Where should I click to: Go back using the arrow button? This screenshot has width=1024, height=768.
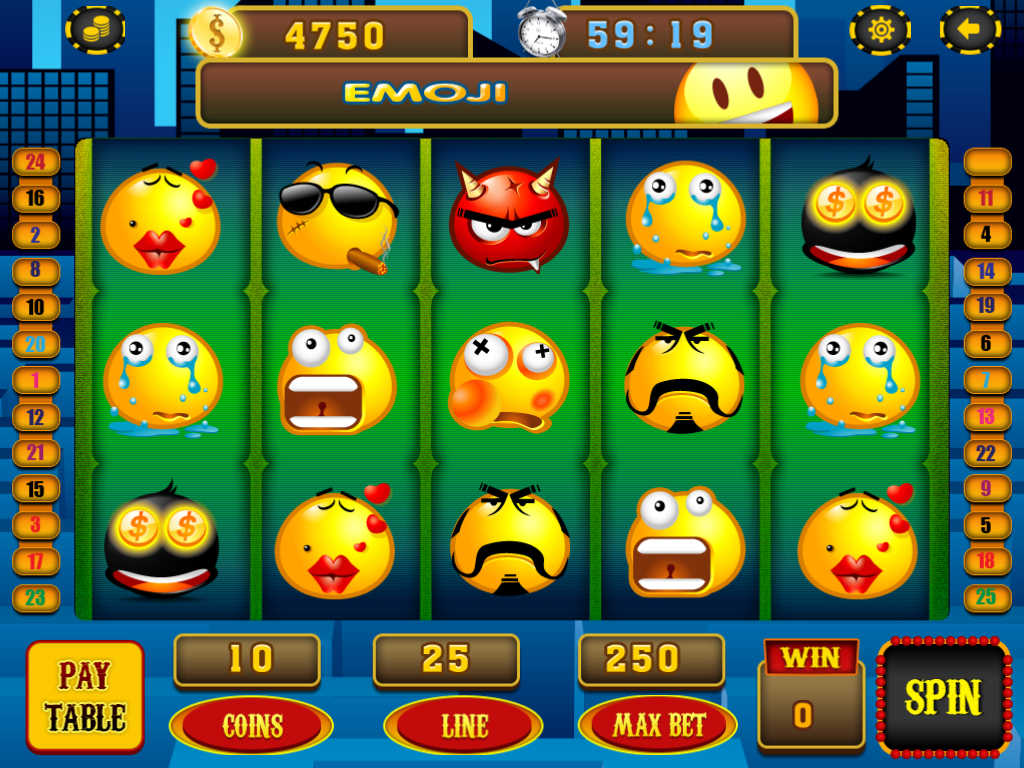(x=969, y=30)
